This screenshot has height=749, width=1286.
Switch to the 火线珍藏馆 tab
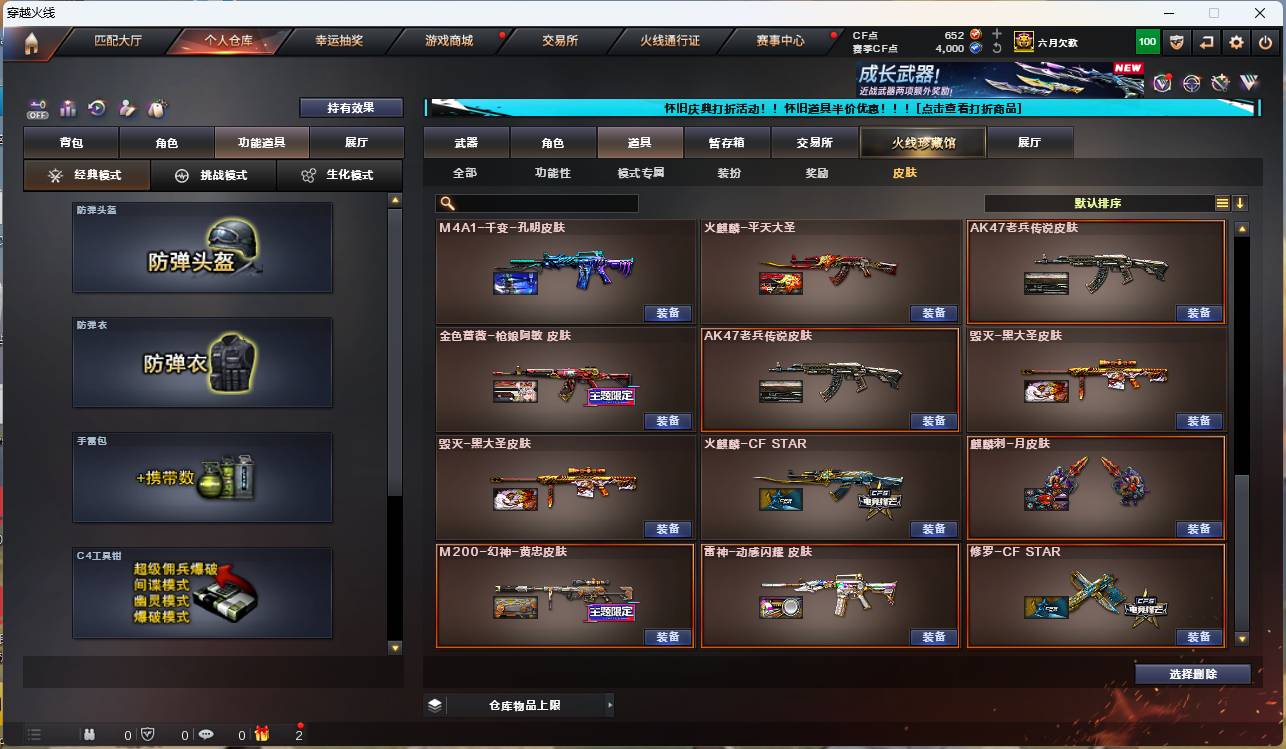point(922,142)
